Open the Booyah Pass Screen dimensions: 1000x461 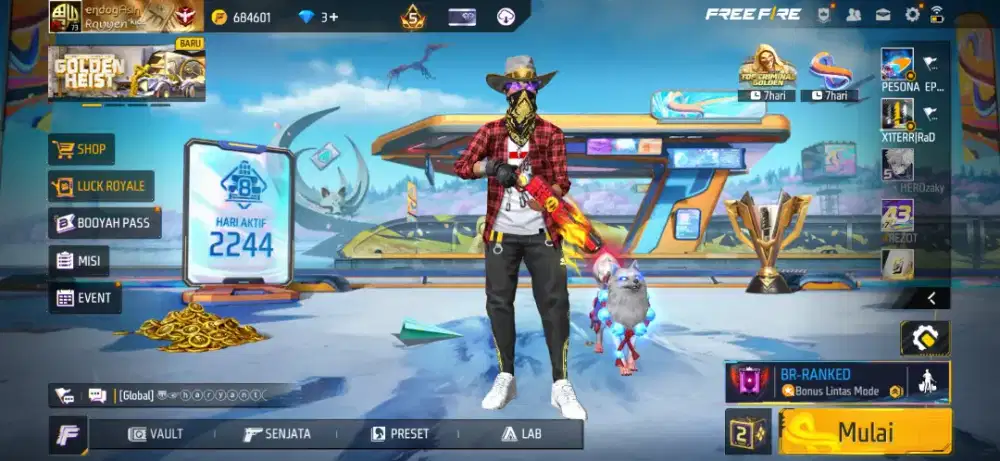tap(104, 223)
